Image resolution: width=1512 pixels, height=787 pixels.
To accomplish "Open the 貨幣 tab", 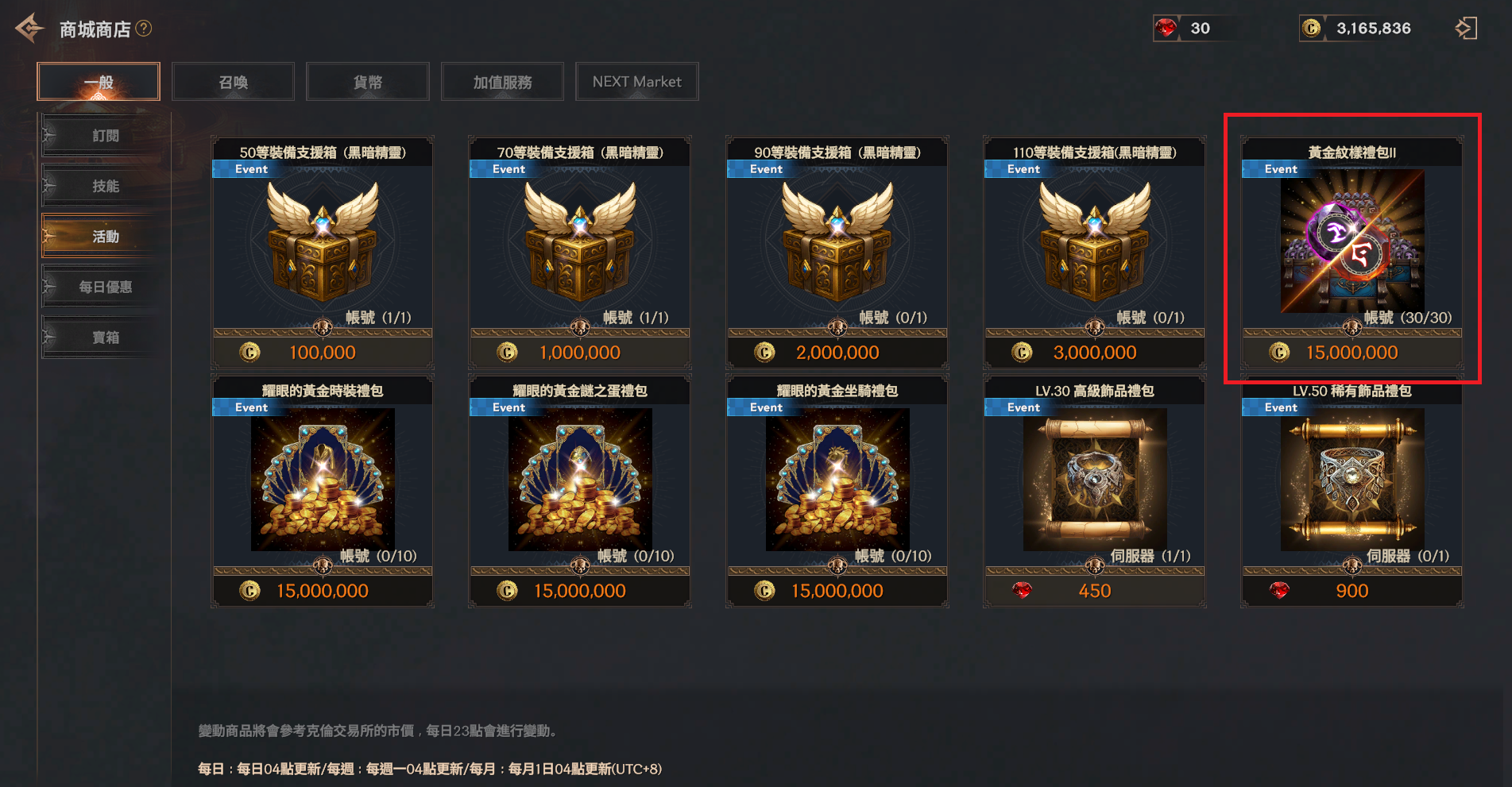I will click(367, 82).
